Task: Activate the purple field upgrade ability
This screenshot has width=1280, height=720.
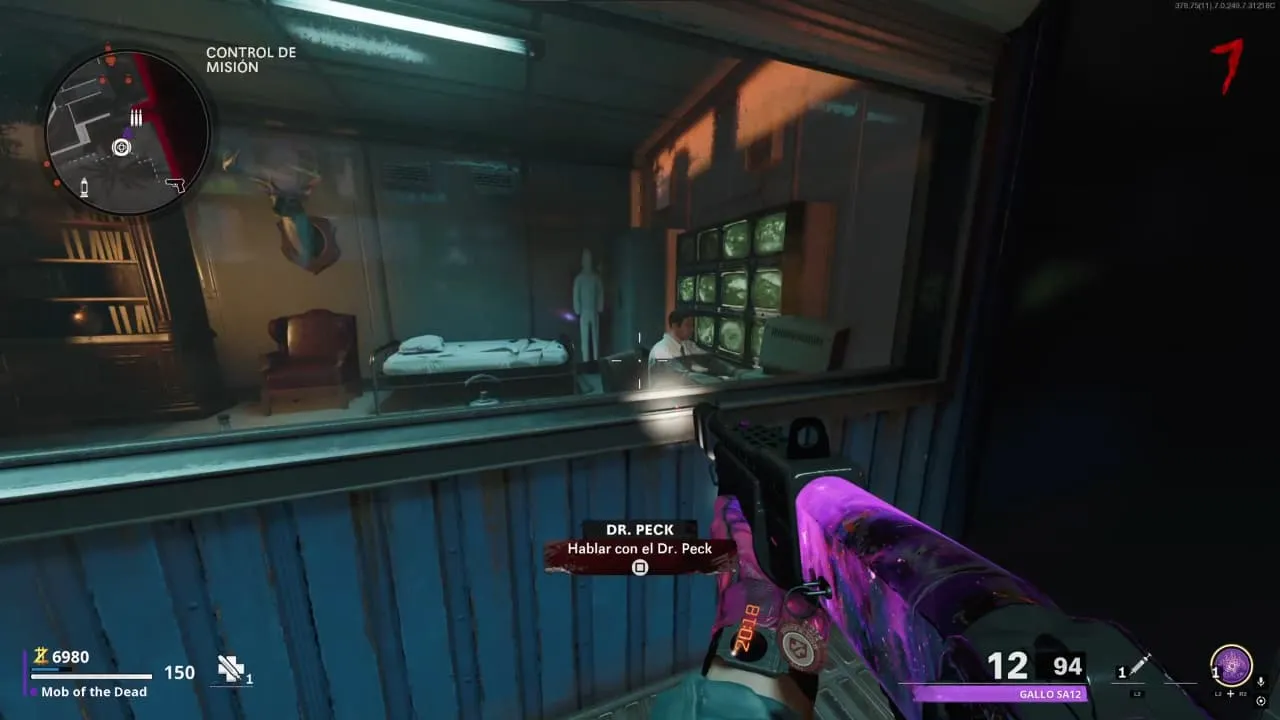Action: (x=1230, y=666)
